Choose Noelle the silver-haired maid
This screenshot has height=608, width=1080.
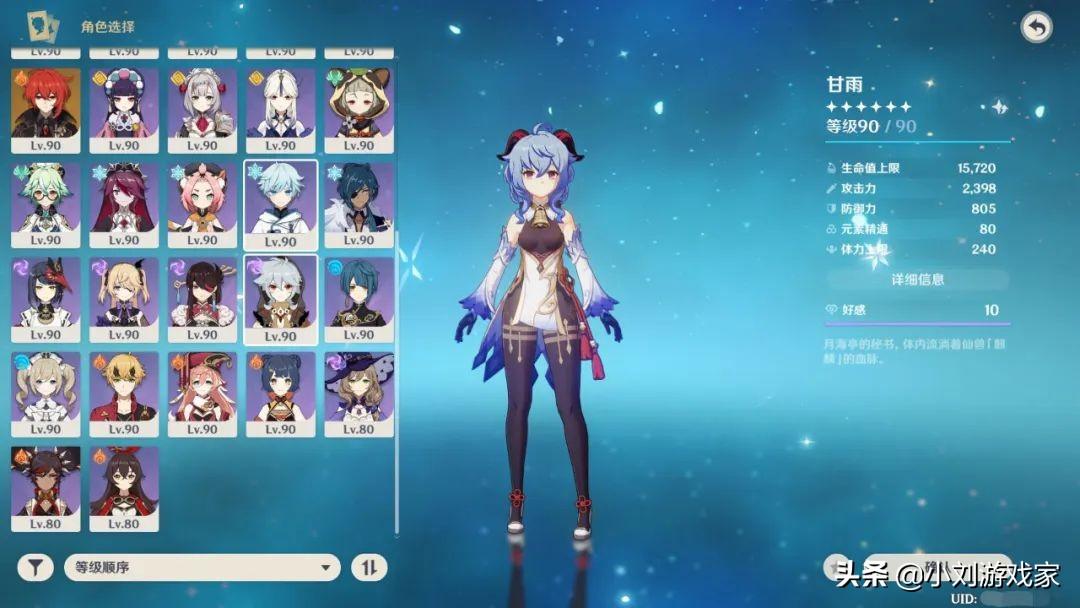coord(202,110)
